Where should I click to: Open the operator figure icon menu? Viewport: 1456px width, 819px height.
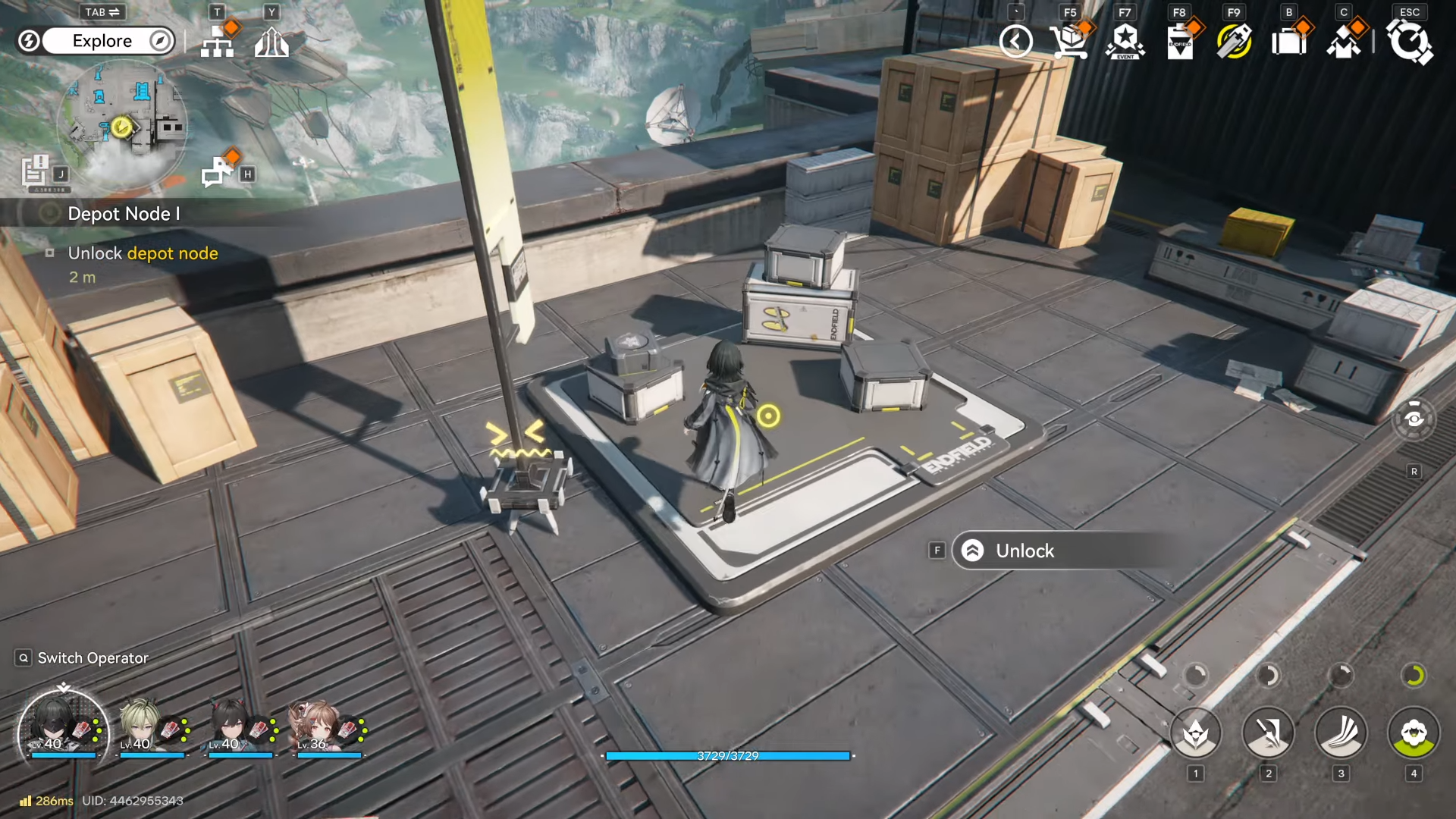[1344, 42]
